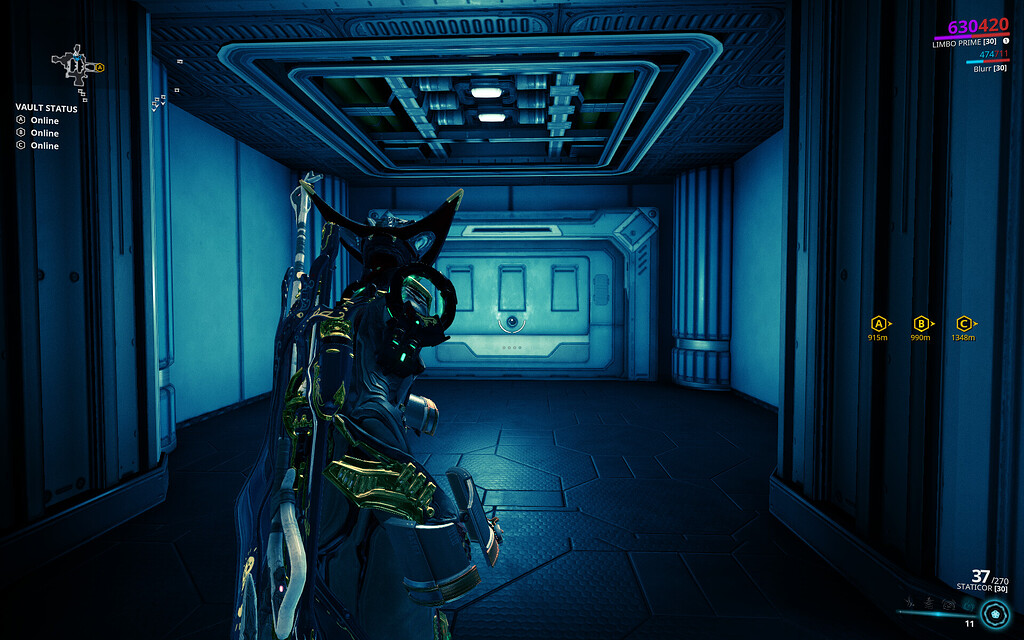Click the vault A waypoint showing 915m
The height and width of the screenshot is (640, 1024).
click(x=879, y=323)
